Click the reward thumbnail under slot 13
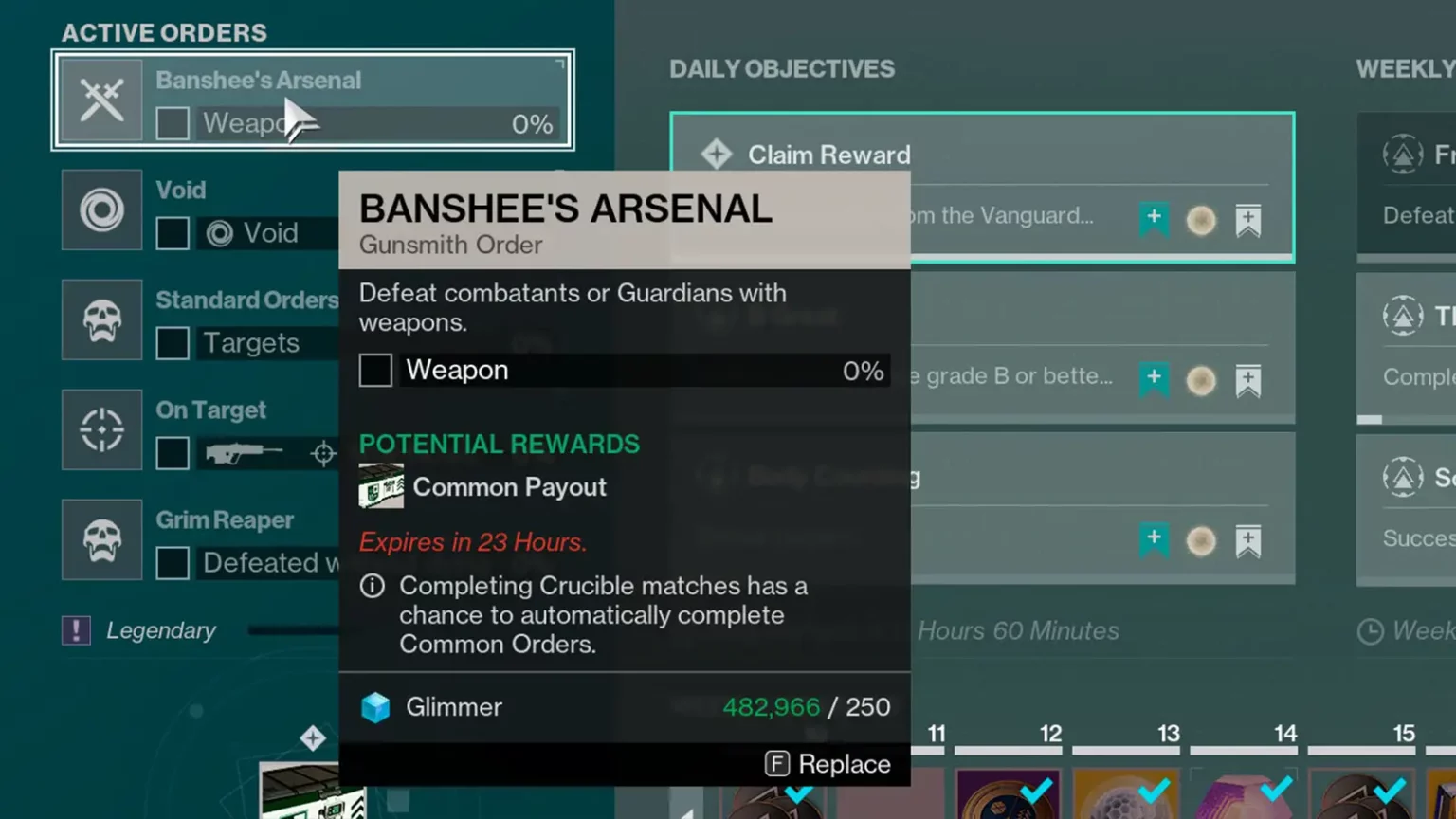Viewport: 1456px width, 819px height. (x=1126, y=796)
